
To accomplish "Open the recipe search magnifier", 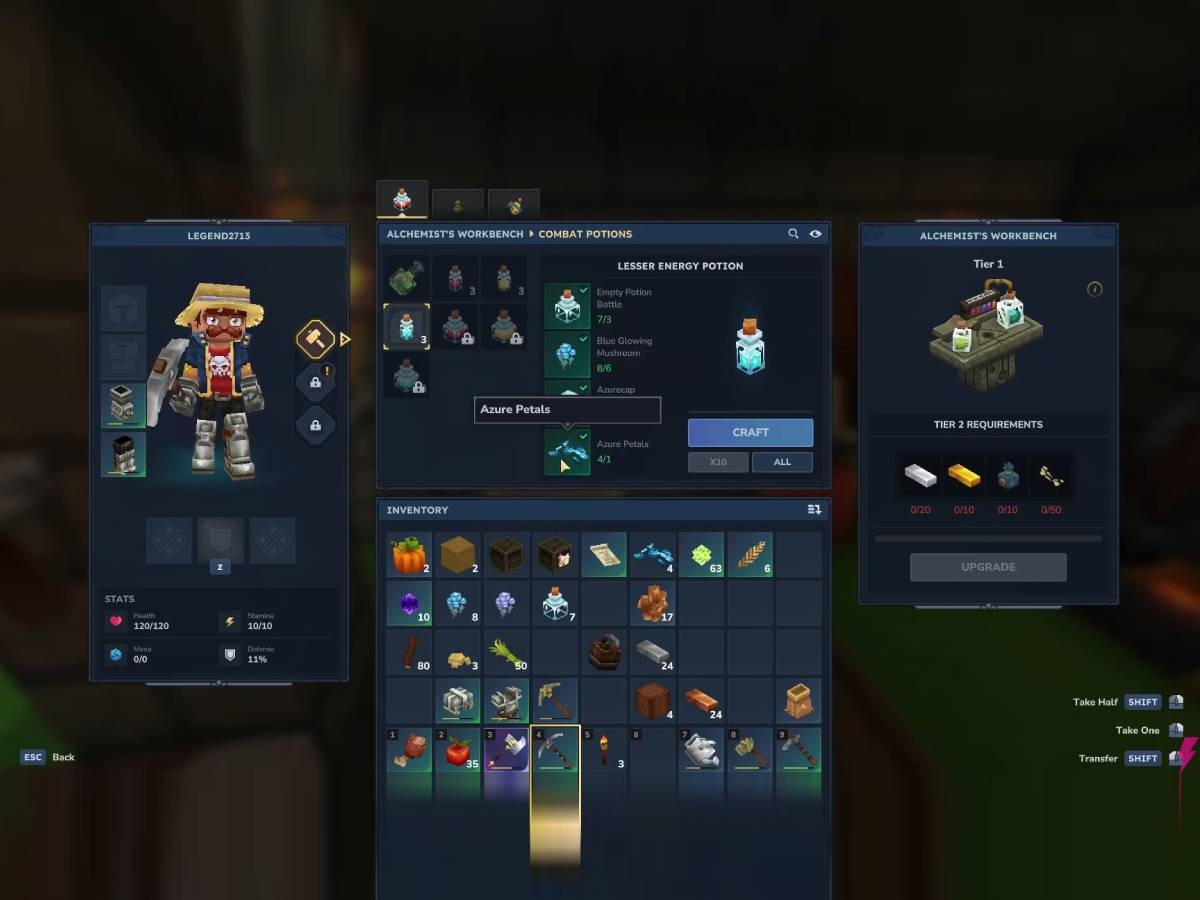I will coord(793,234).
